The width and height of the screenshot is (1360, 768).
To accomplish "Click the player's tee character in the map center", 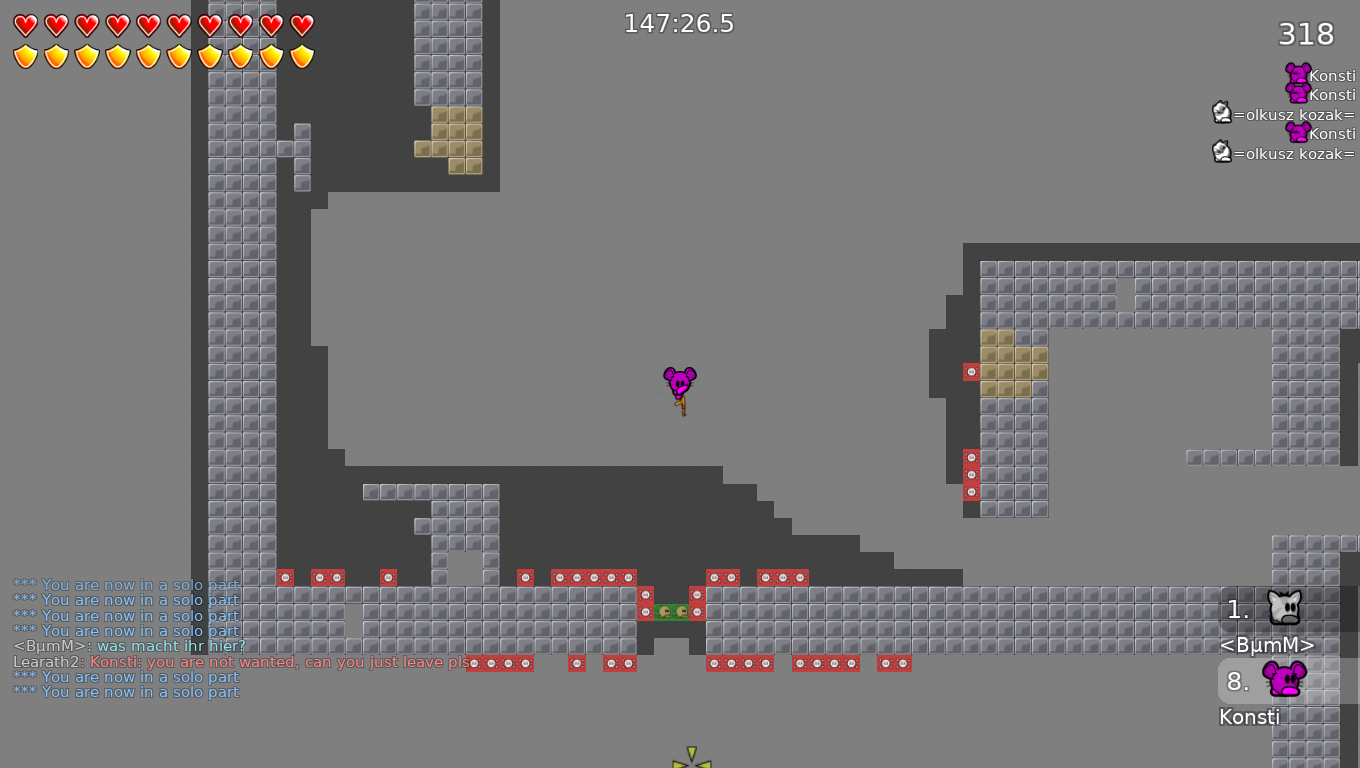I will click(x=681, y=382).
